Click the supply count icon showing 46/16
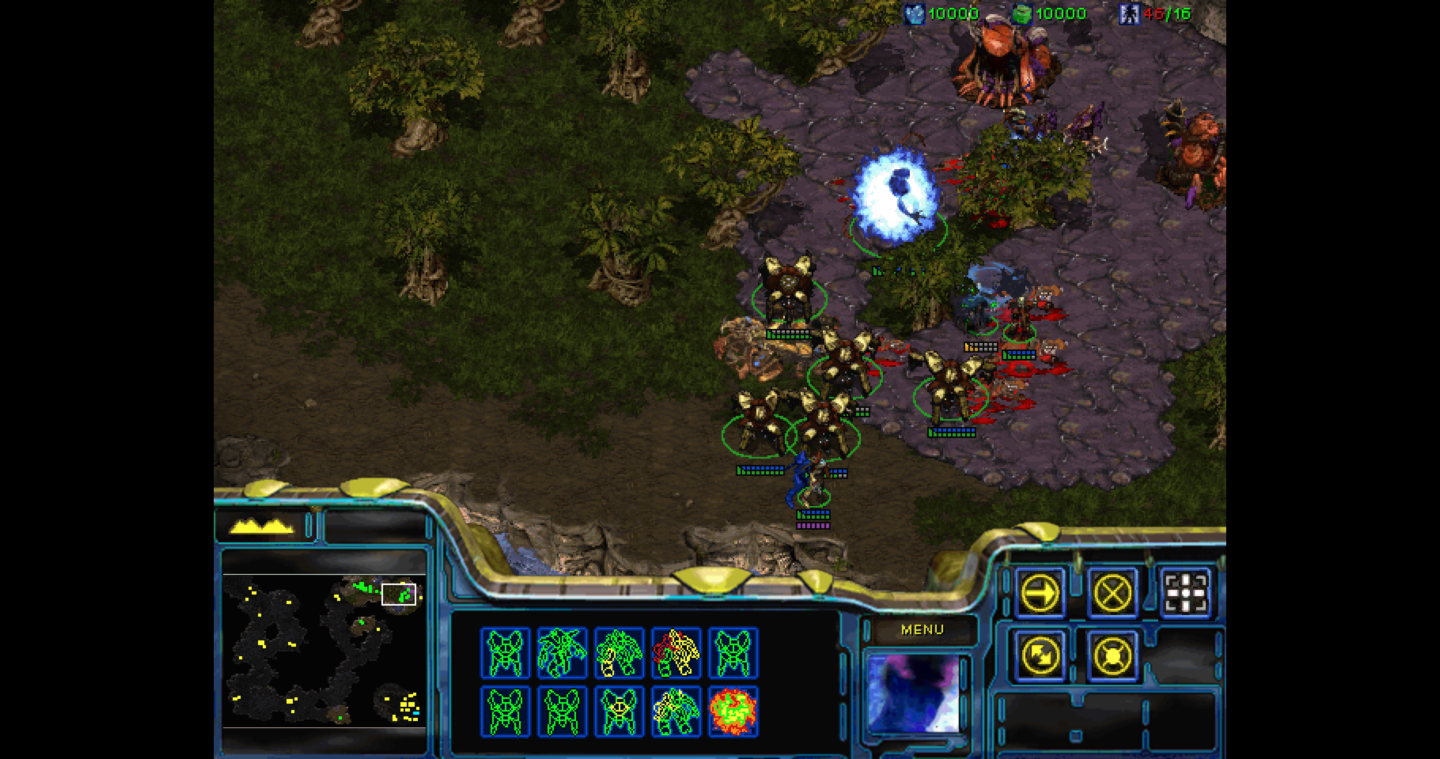This screenshot has width=1440, height=759. pyautogui.click(x=1130, y=13)
